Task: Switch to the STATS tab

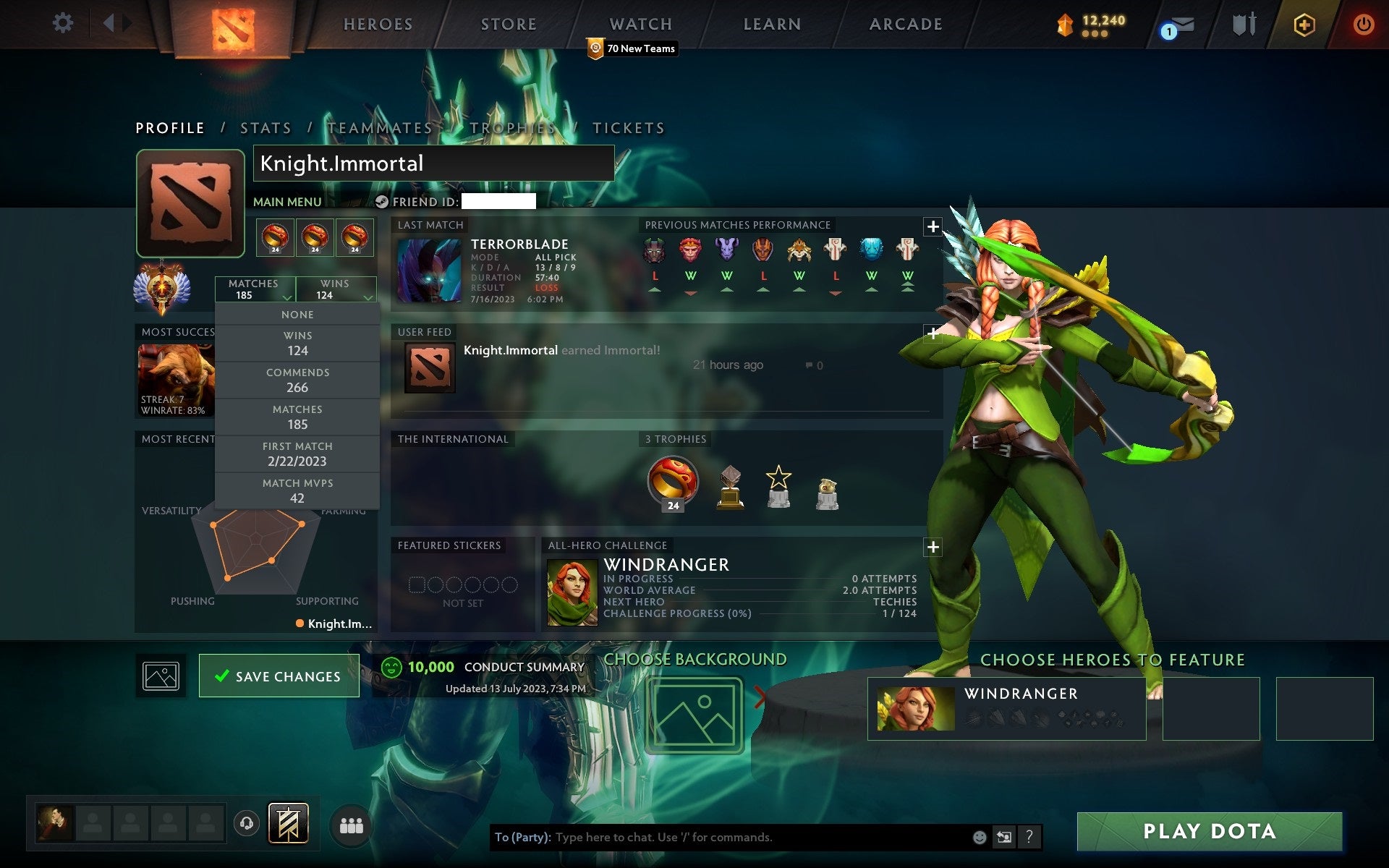Action: click(x=266, y=127)
